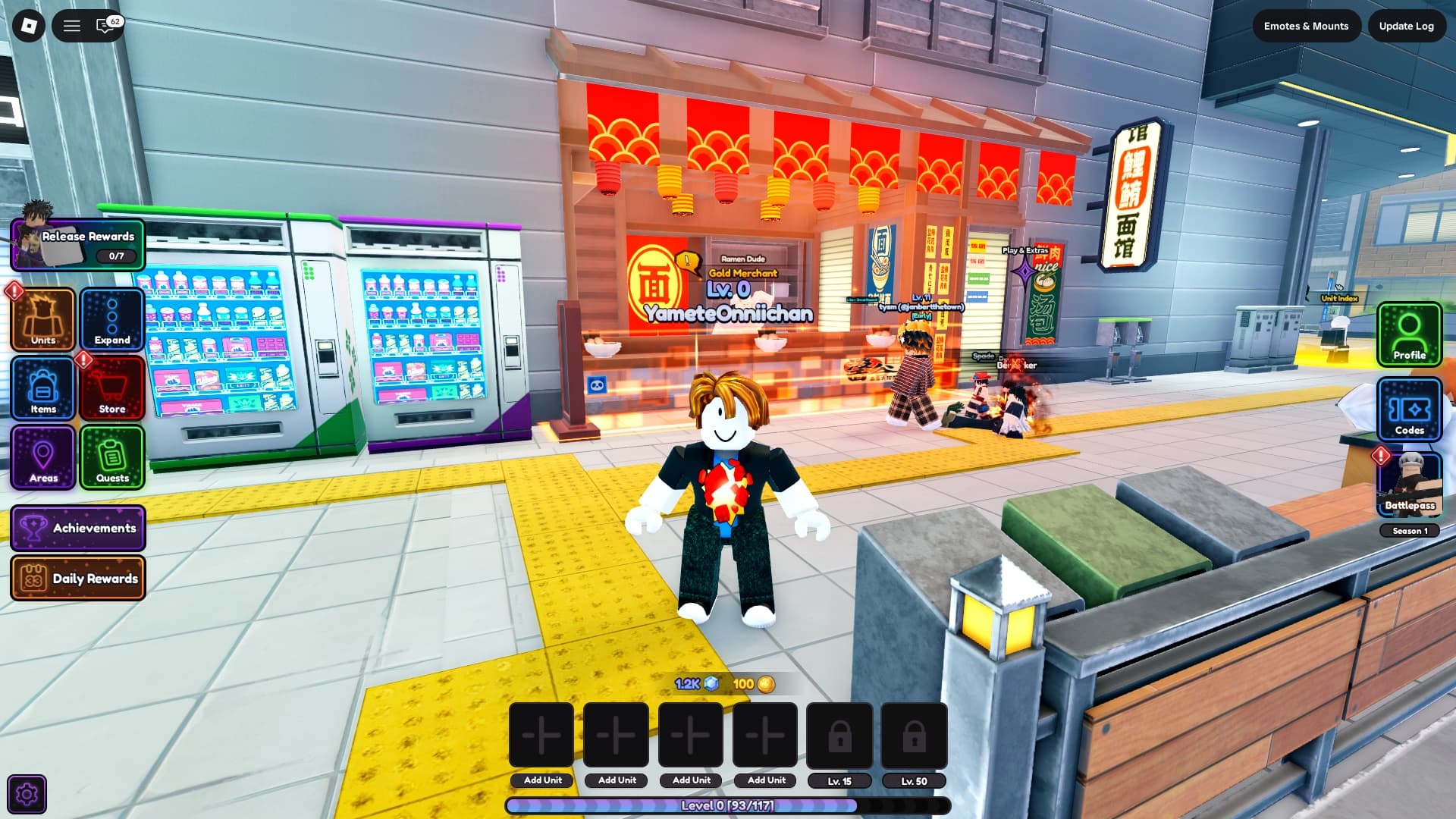Open the hamburger menu at top
1456x819 pixels.
pyautogui.click(x=72, y=26)
